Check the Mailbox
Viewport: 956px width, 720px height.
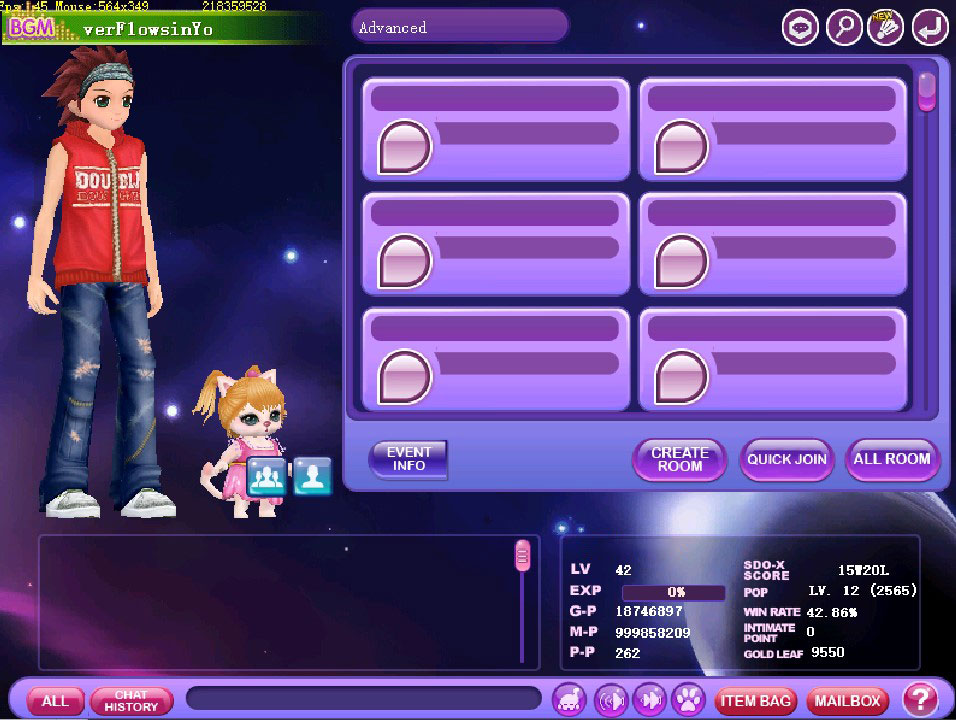847,700
